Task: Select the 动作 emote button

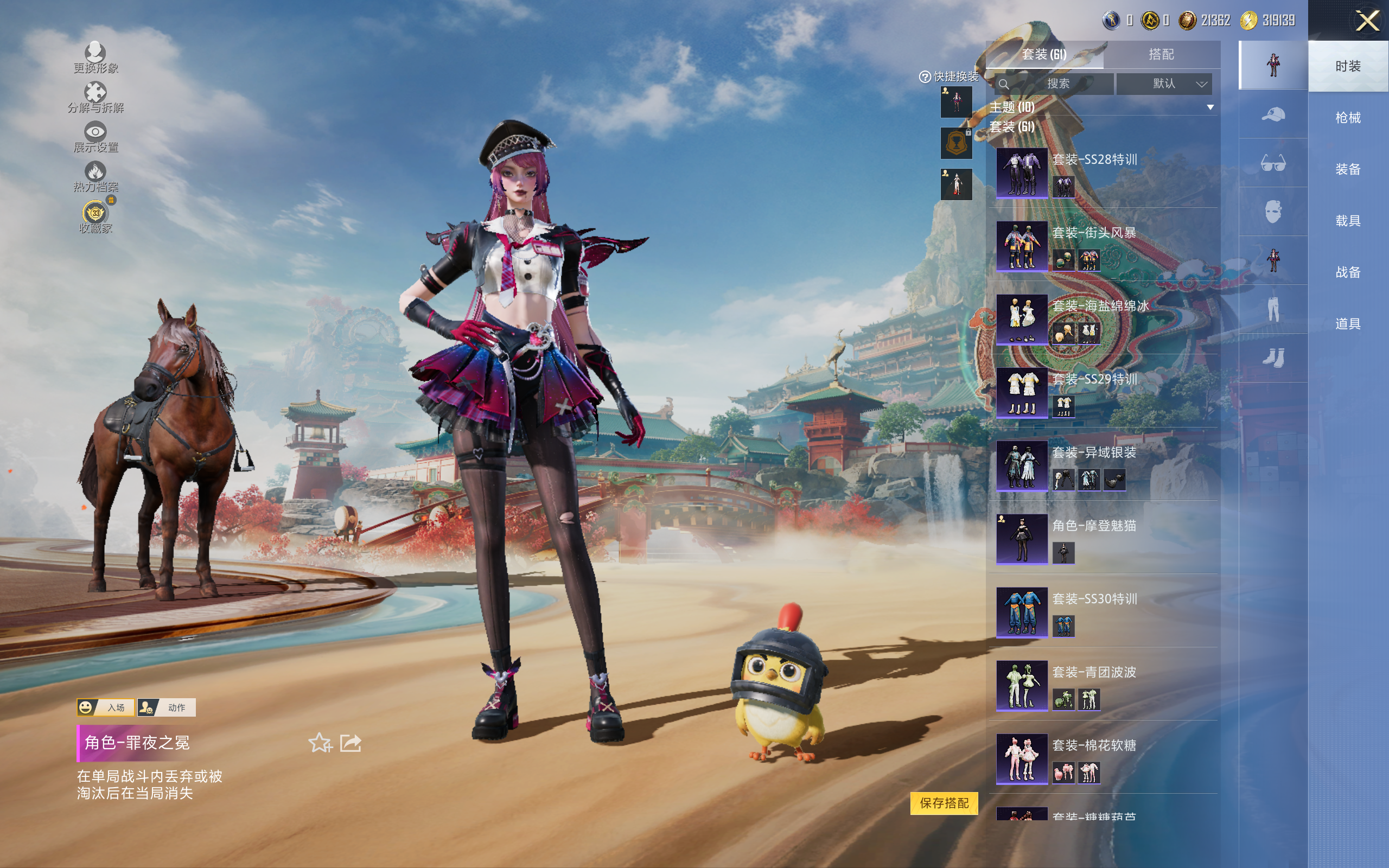Action: (167, 707)
